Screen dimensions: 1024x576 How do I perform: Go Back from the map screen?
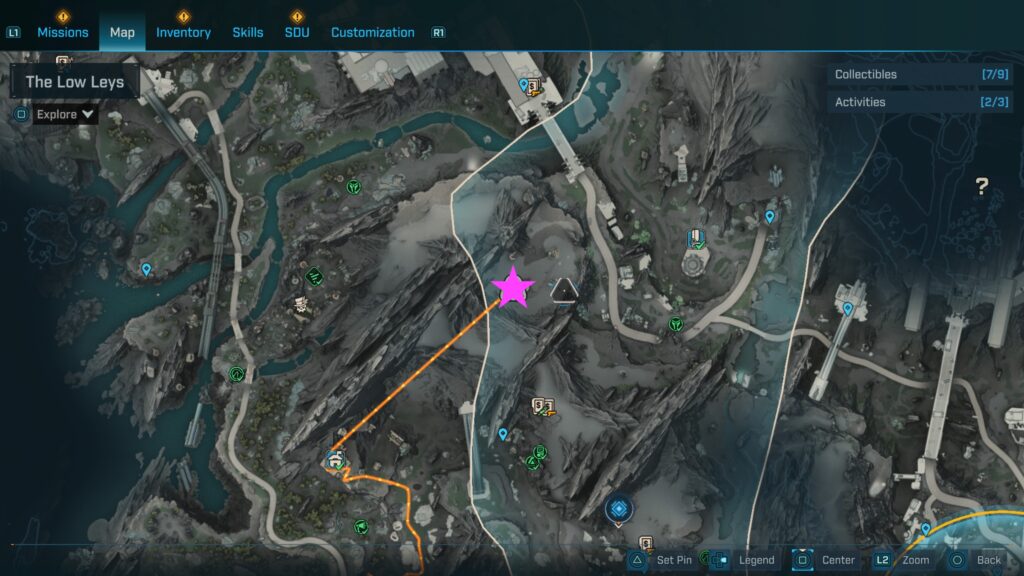click(x=976, y=560)
